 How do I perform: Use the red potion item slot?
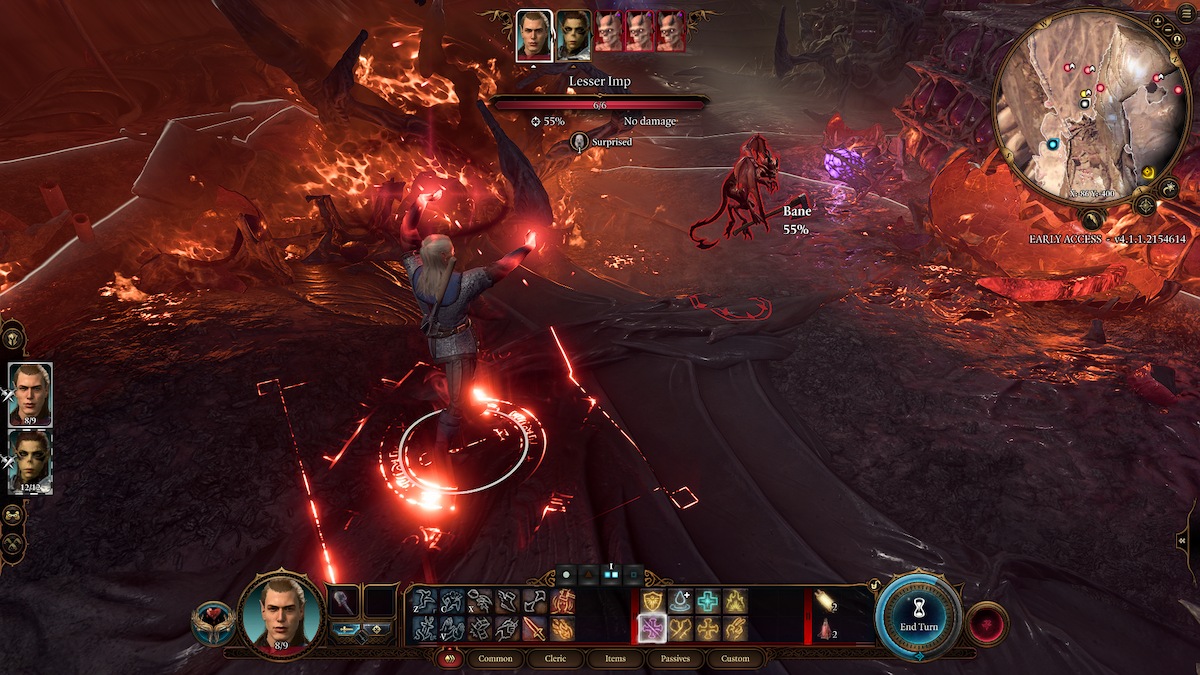(x=826, y=629)
